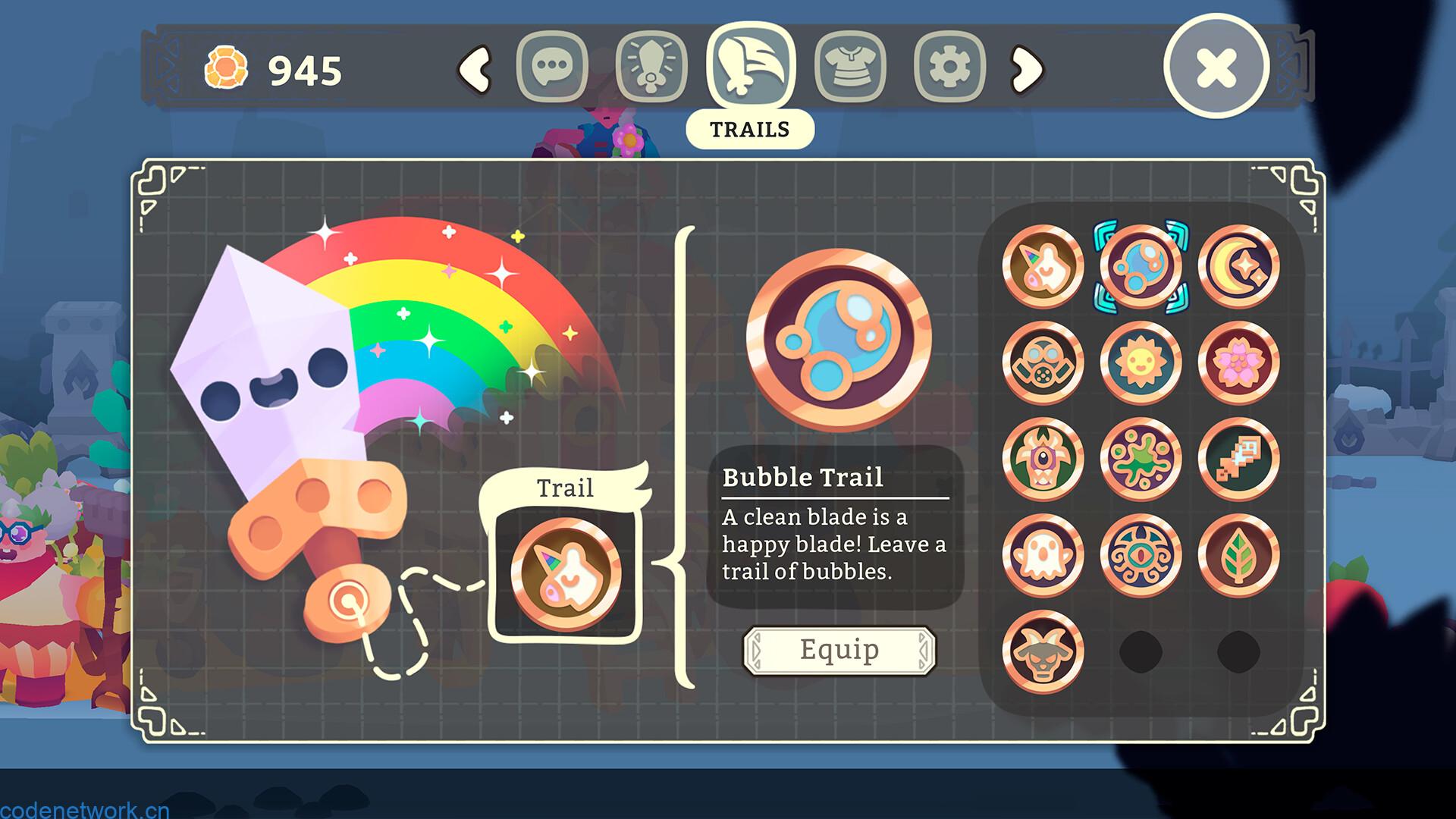This screenshot has height=819, width=1456.
Task: Choose the pink cherry blossom trail
Action: click(x=1238, y=362)
